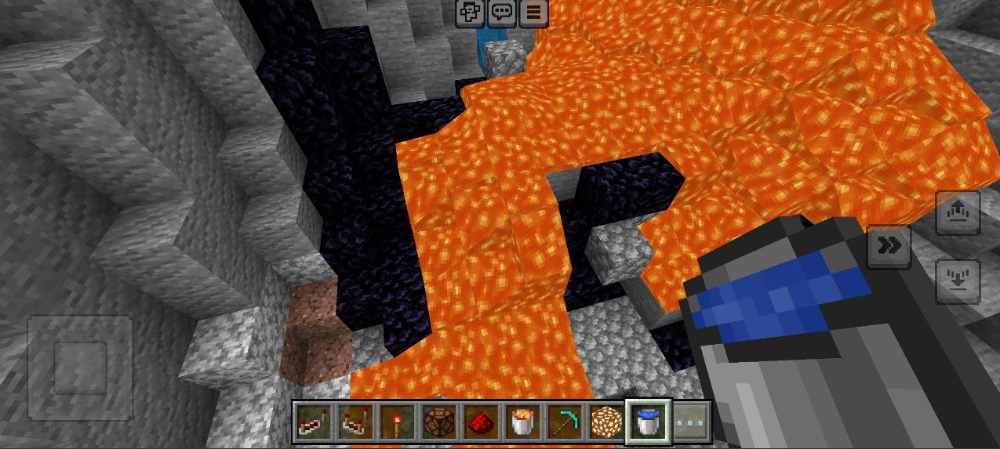Open the emote menu button

click(x=470, y=12)
